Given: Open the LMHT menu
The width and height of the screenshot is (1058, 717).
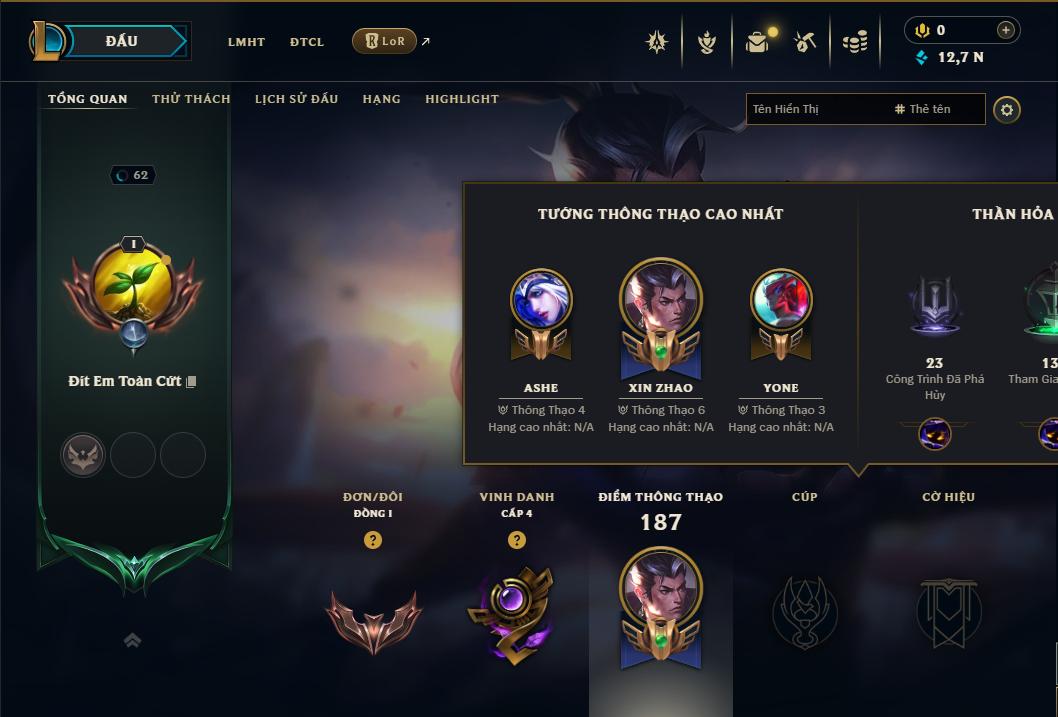Looking at the screenshot, I should pos(246,42).
